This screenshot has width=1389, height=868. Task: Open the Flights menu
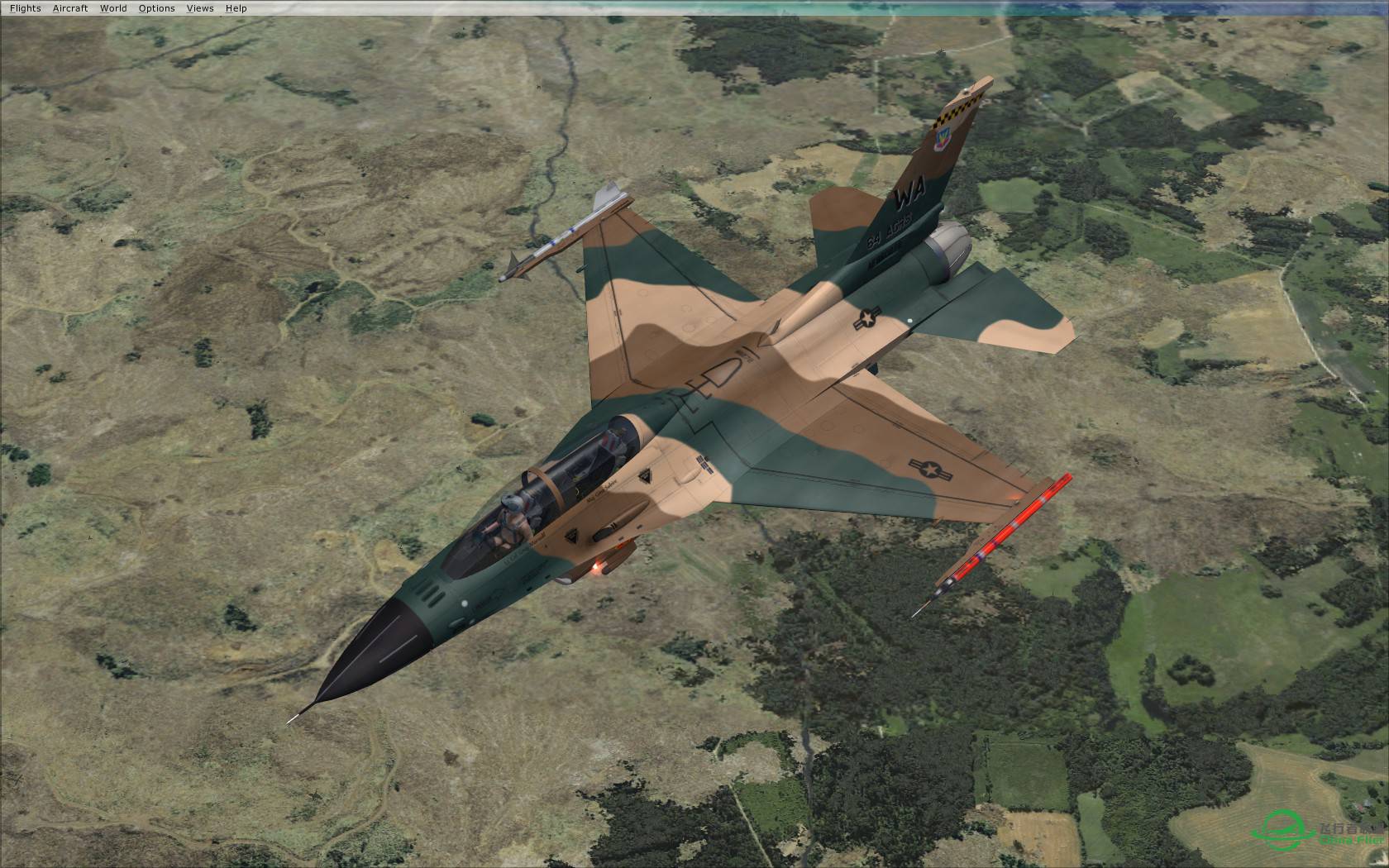pyautogui.click(x=25, y=8)
